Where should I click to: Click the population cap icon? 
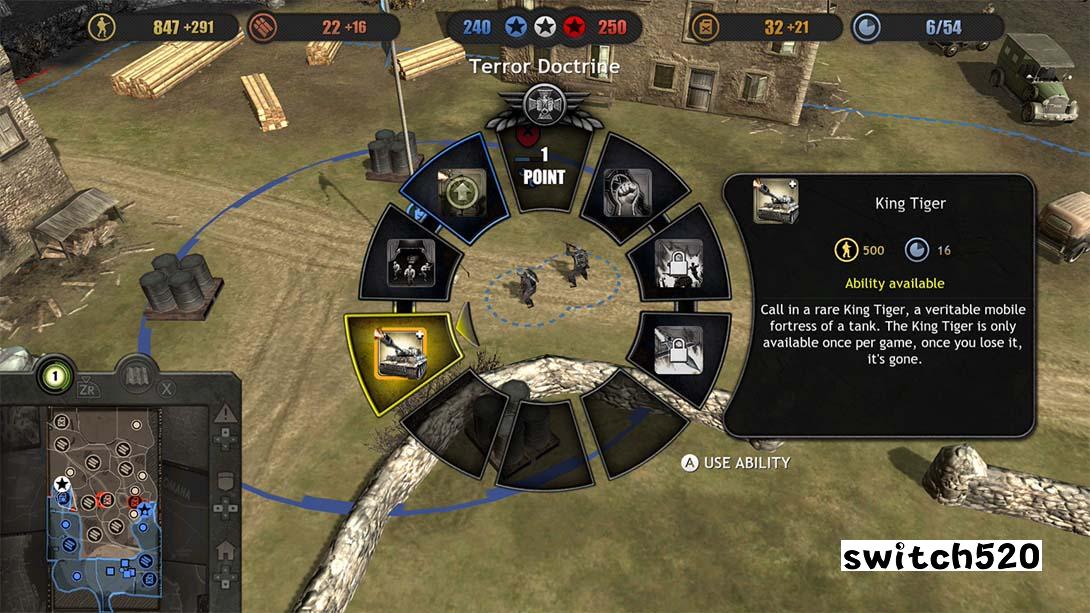(866, 27)
